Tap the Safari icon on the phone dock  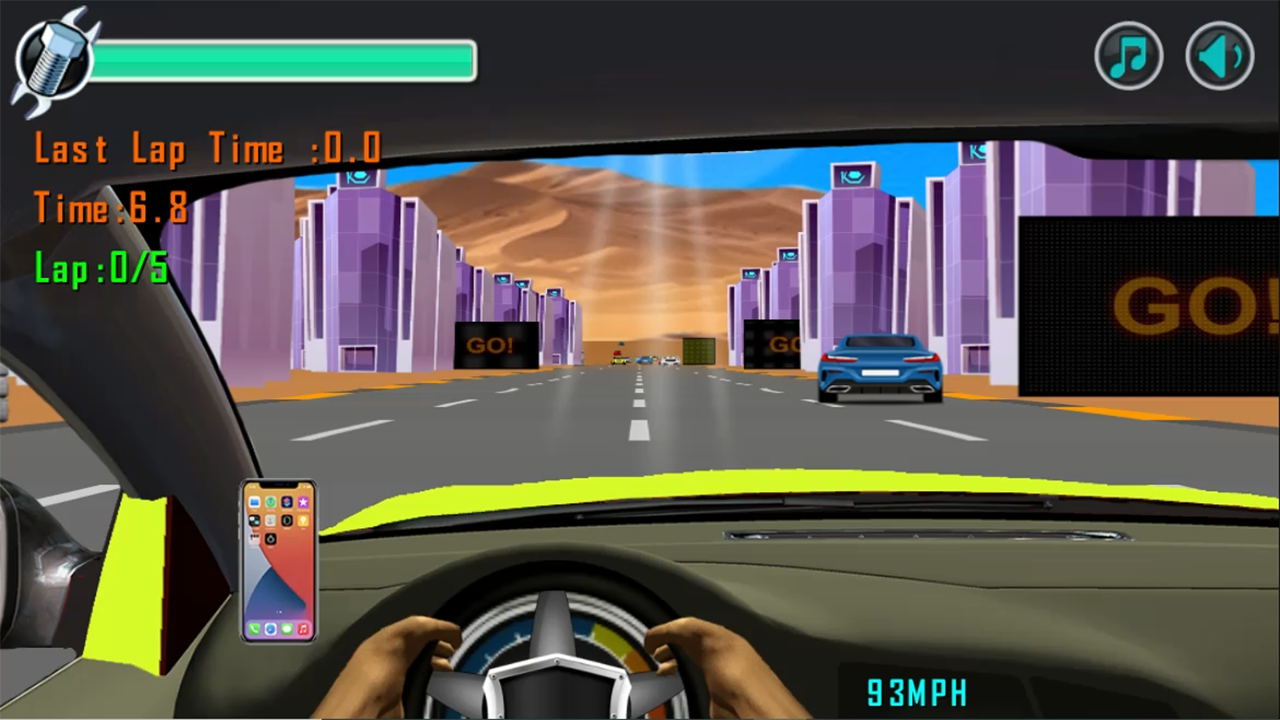click(x=270, y=630)
